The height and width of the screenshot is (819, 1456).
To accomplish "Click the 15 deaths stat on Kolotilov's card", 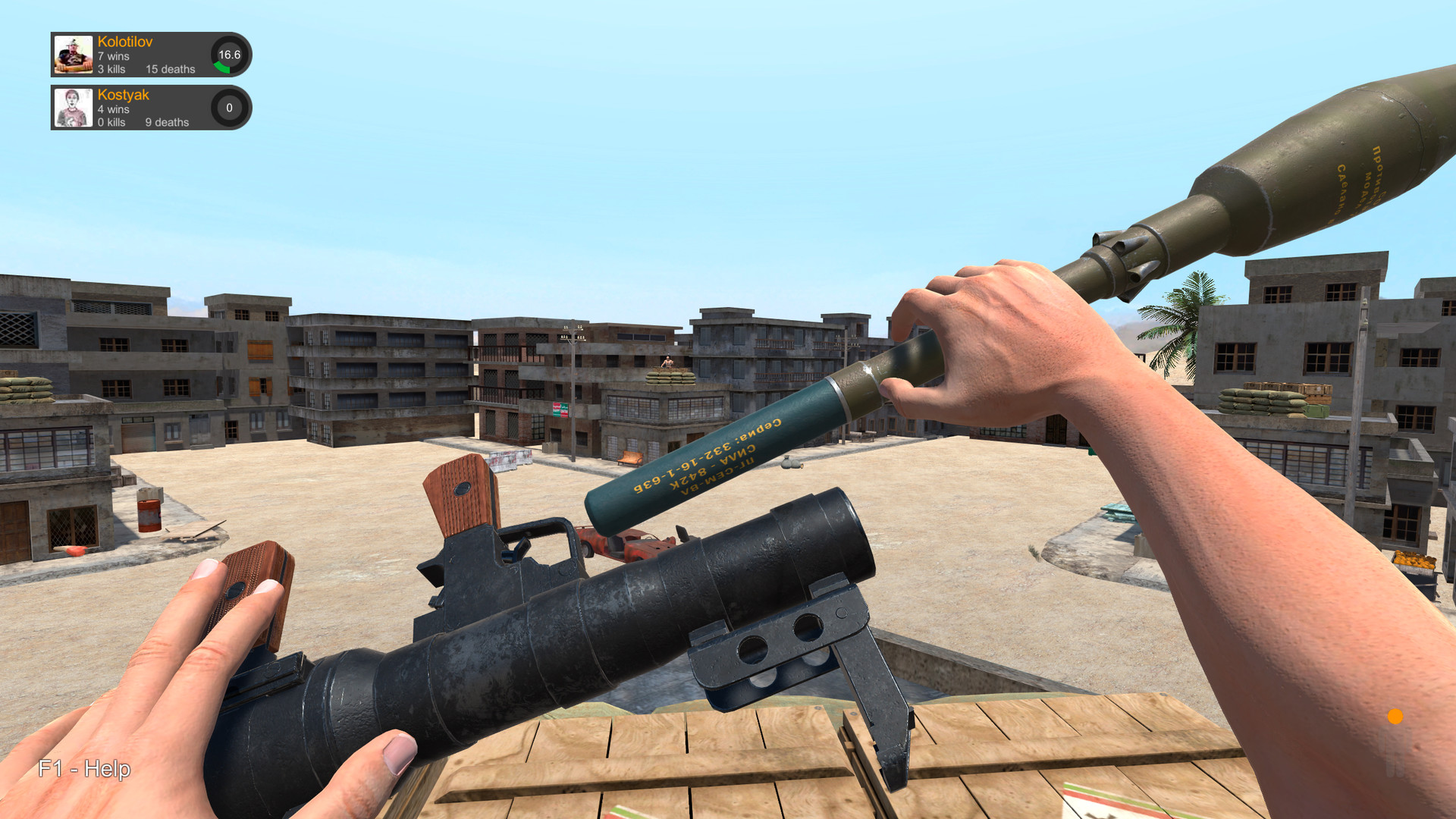I will [170, 69].
